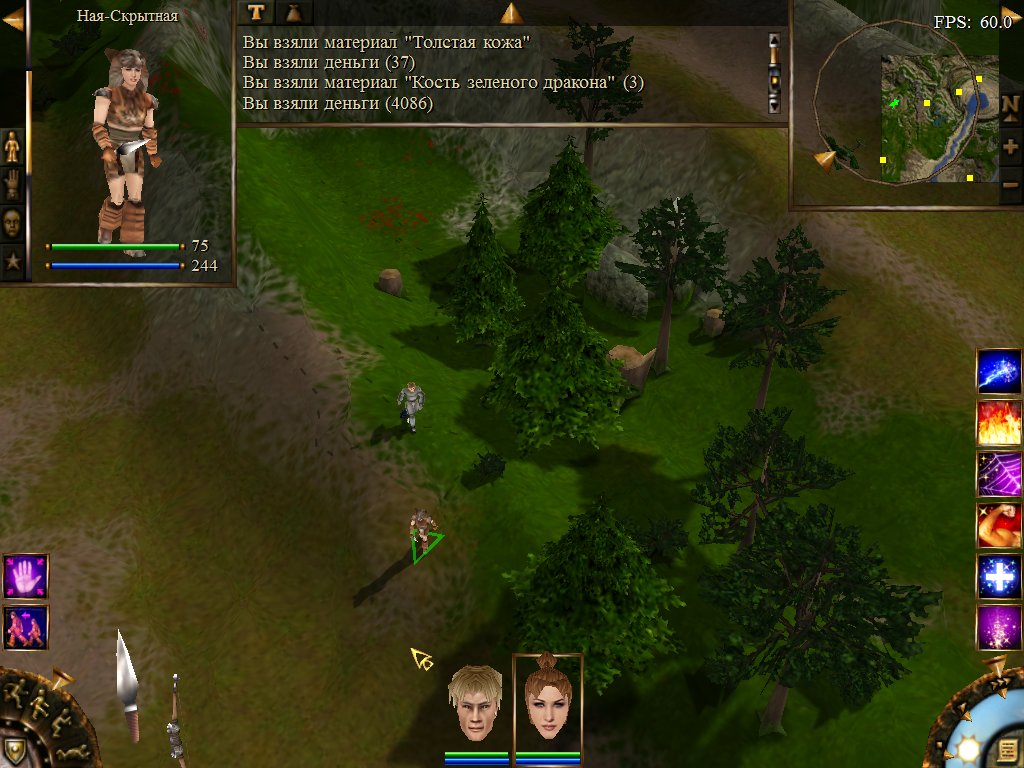1024x768 pixels.
Task: Zoom in the minimap with plus button
Action: (x=1010, y=147)
